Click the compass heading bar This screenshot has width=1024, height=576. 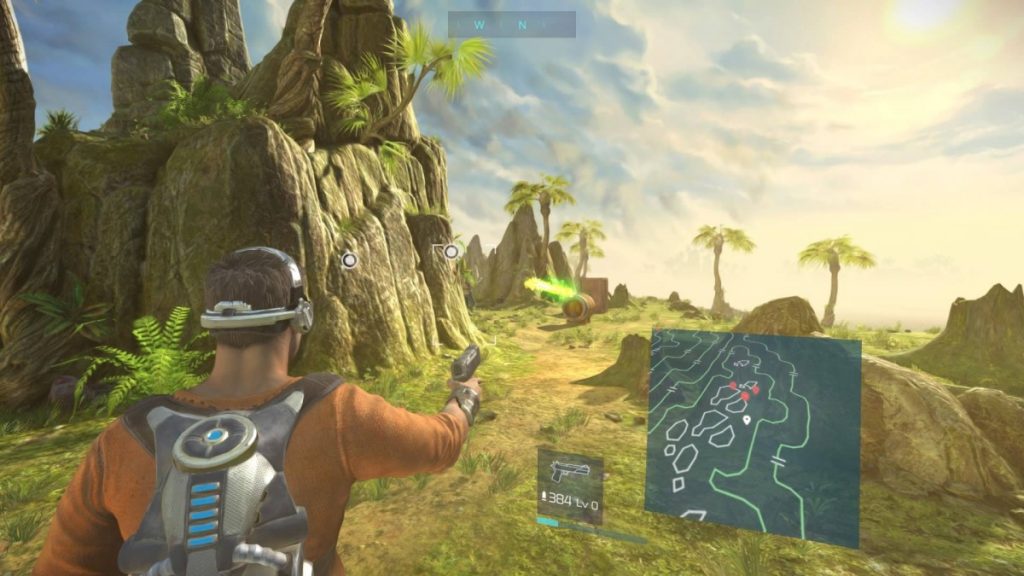pyautogui.click(x=511, y=24)
